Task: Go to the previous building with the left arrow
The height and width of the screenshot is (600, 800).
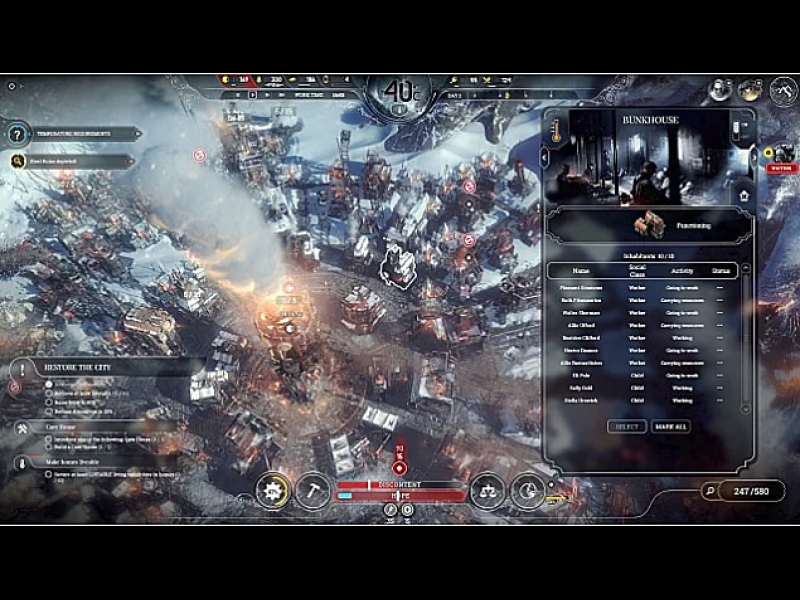Action: pos(545,157)
